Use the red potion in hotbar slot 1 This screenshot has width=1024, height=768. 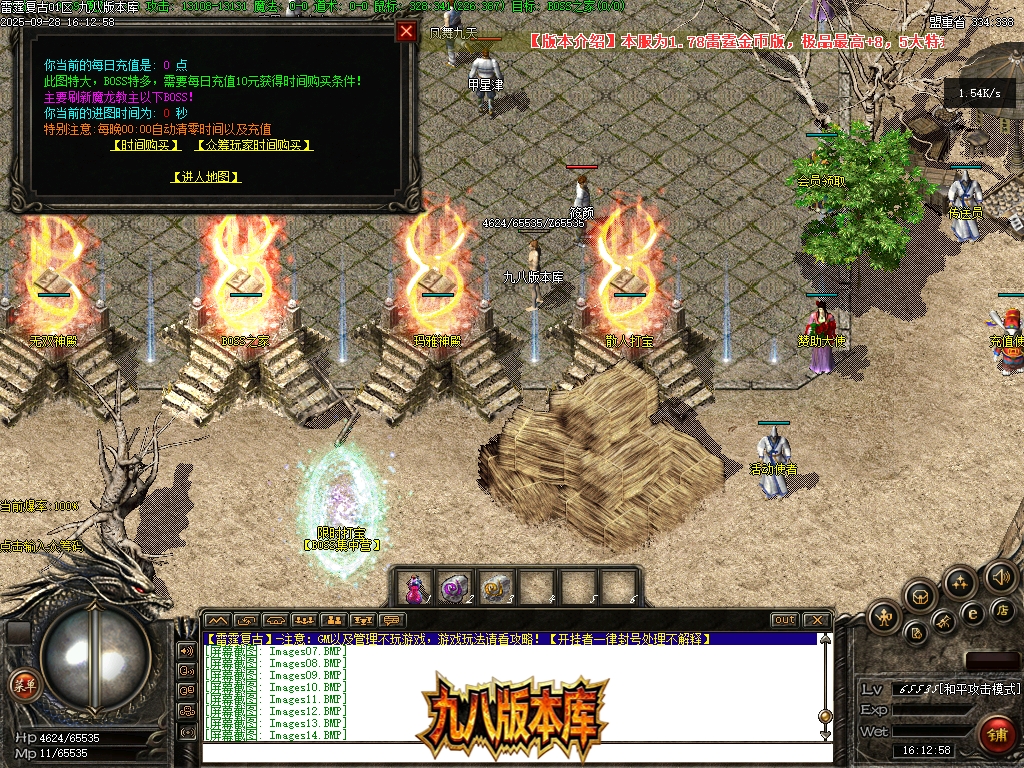coord(414,587)
